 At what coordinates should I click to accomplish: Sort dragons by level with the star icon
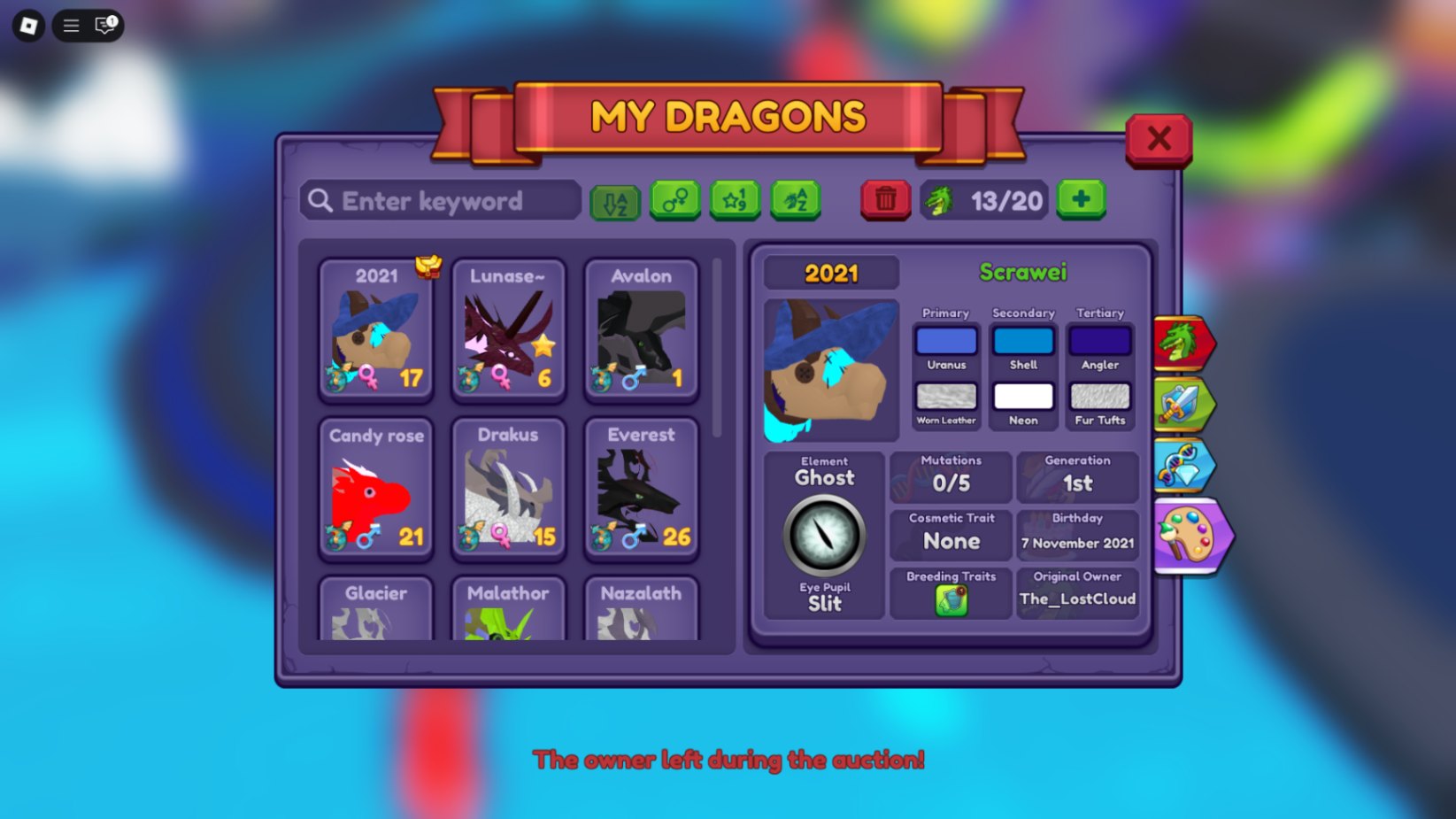click(736, 200)
